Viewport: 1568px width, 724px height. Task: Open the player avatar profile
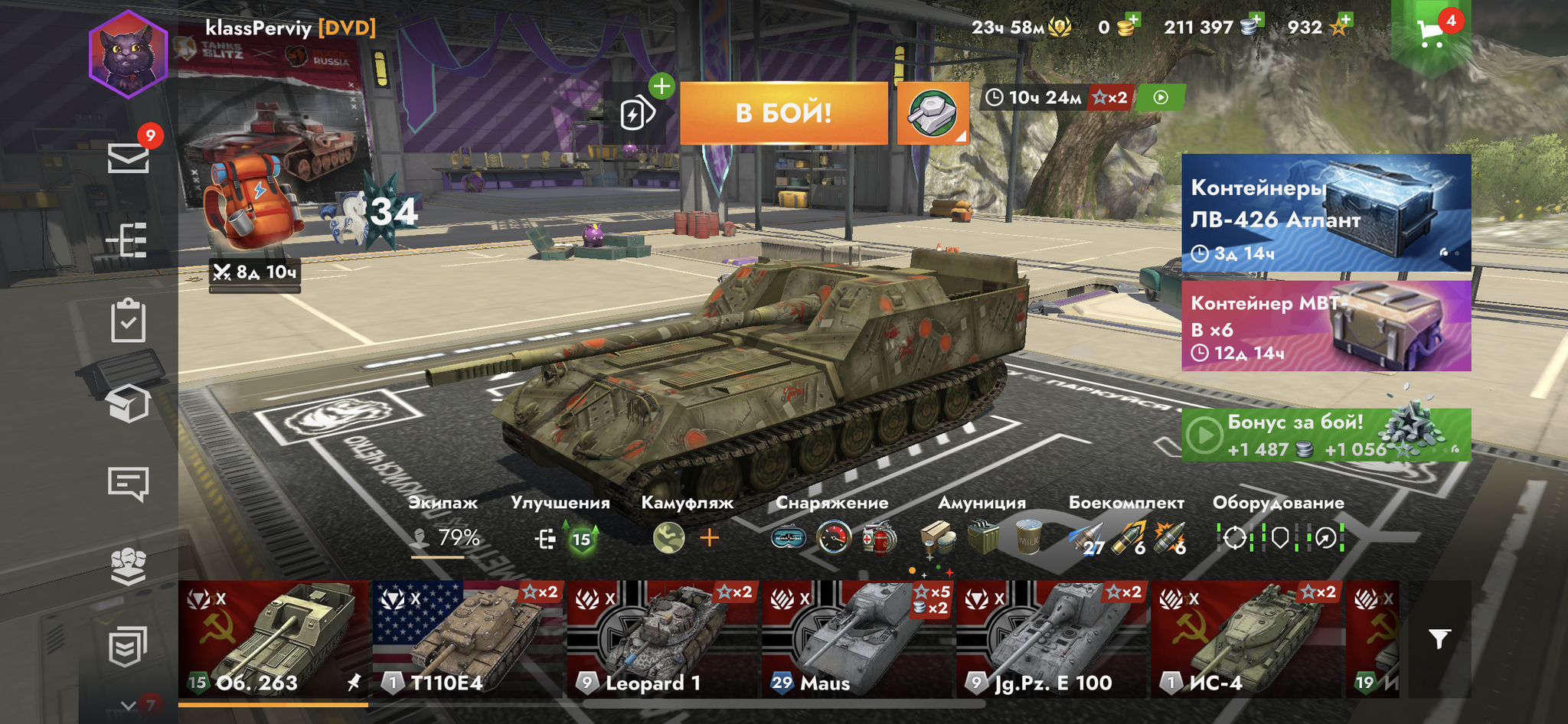[128, 55]
